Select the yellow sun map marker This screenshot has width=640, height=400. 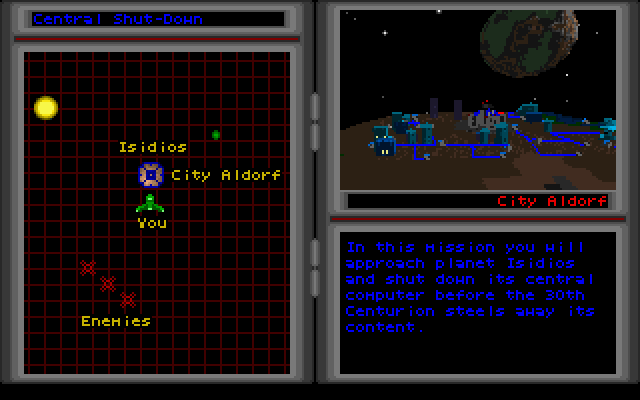[x=46, y=107]
